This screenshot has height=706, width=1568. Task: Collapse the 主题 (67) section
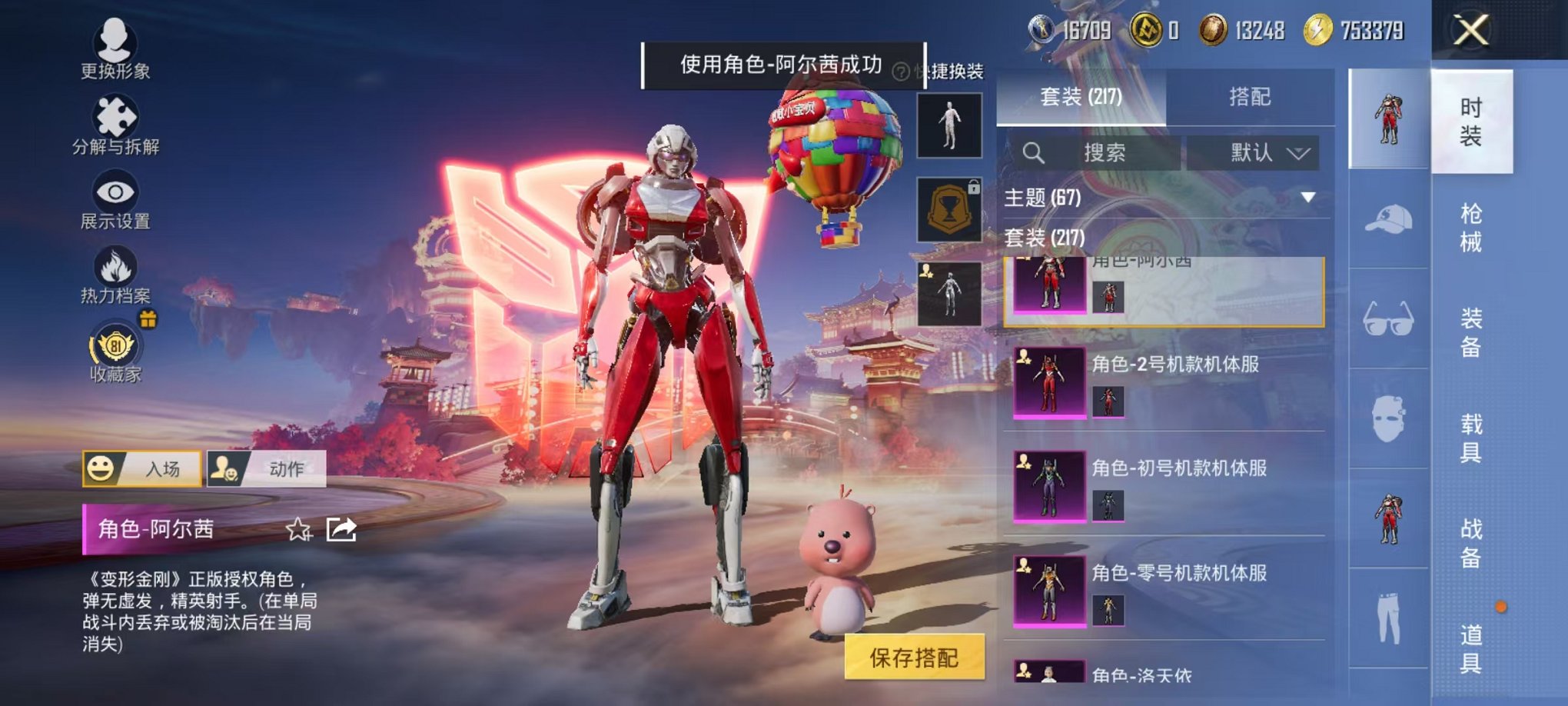[x=1307, y=198]
